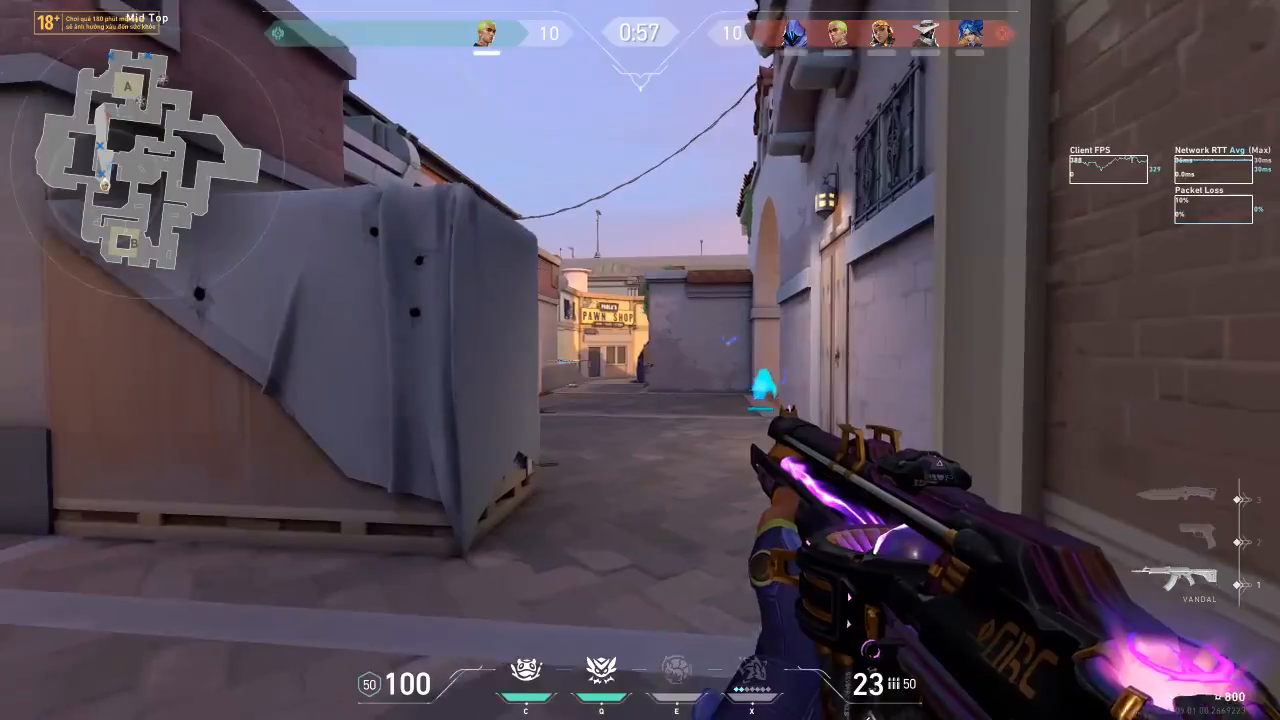The width and height of the screenshot is (1280, 720).
Task: Click the 18+ age rating badge
Action: pos(47,20)
